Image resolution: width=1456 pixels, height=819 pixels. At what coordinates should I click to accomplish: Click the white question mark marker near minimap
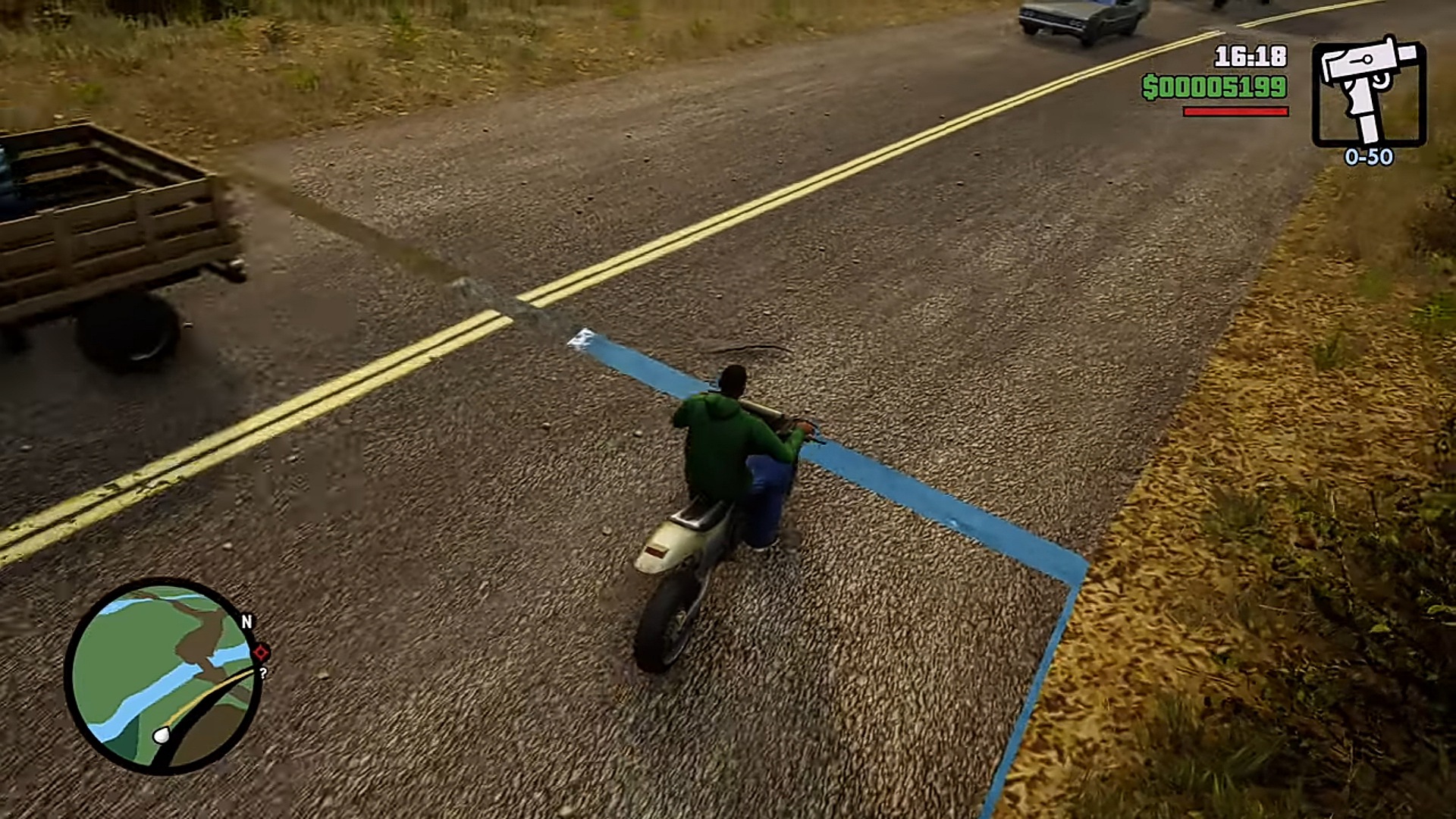(263, 673)
